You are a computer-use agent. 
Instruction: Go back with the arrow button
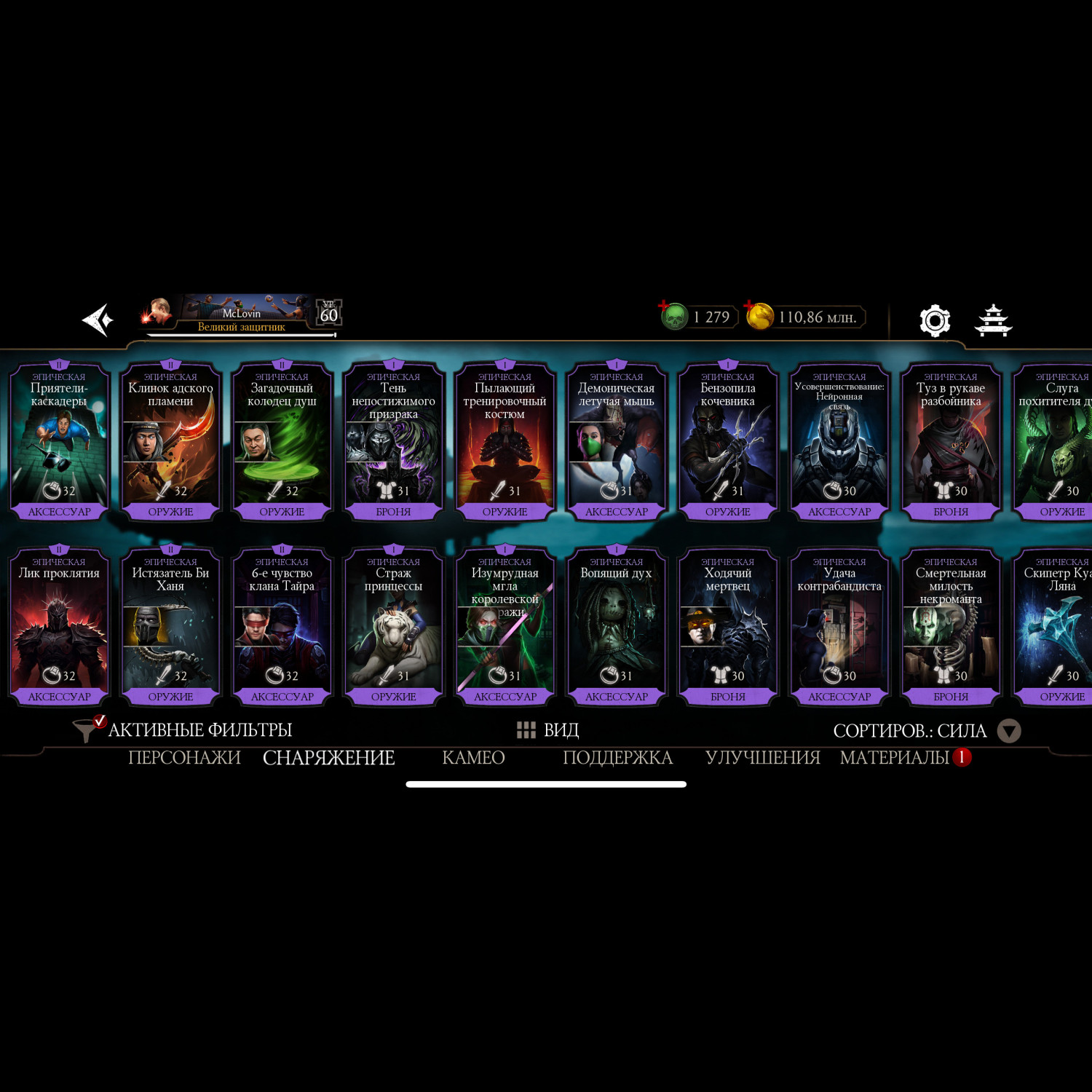coord(98,320)
